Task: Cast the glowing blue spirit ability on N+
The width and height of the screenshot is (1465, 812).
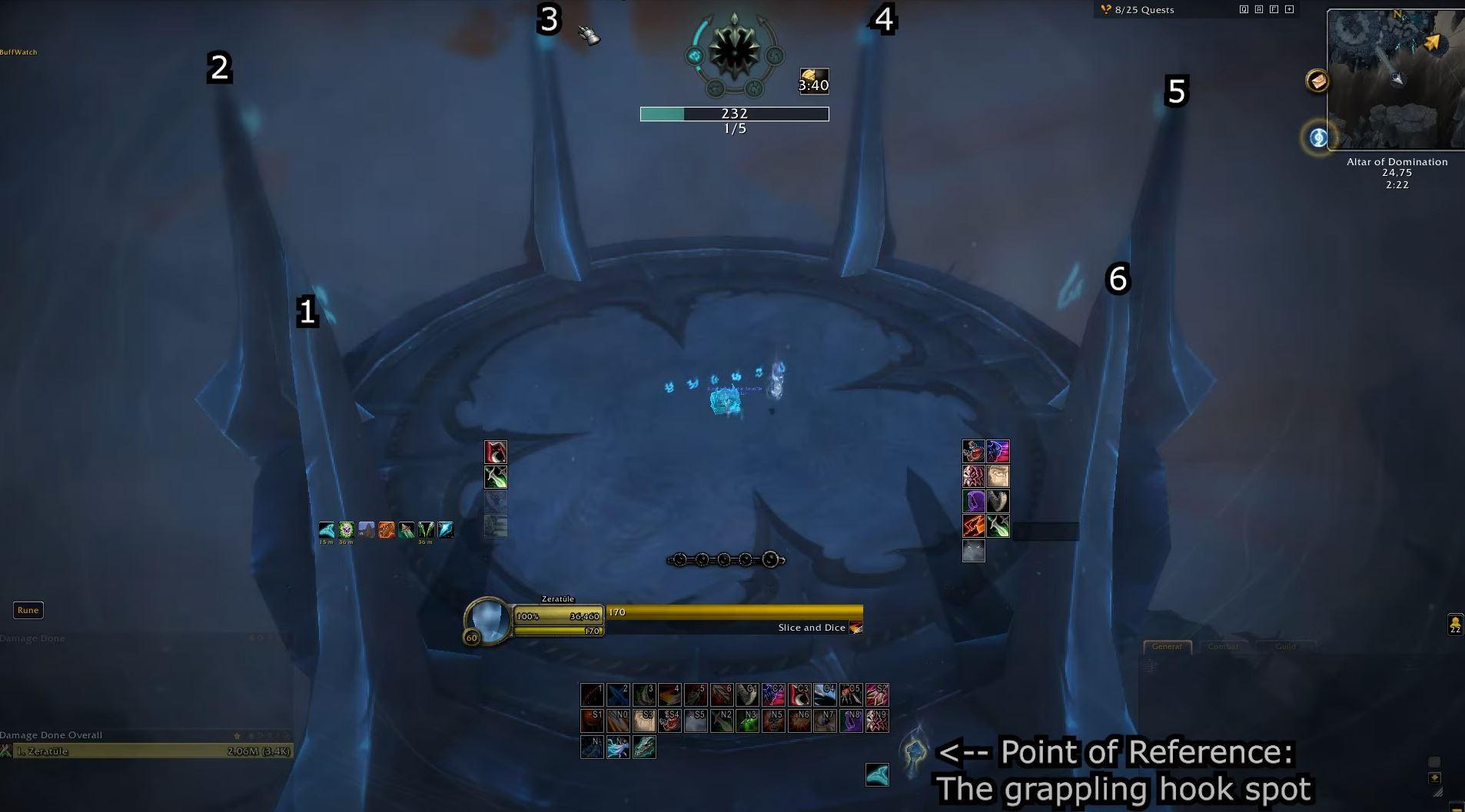Action: 618,747
